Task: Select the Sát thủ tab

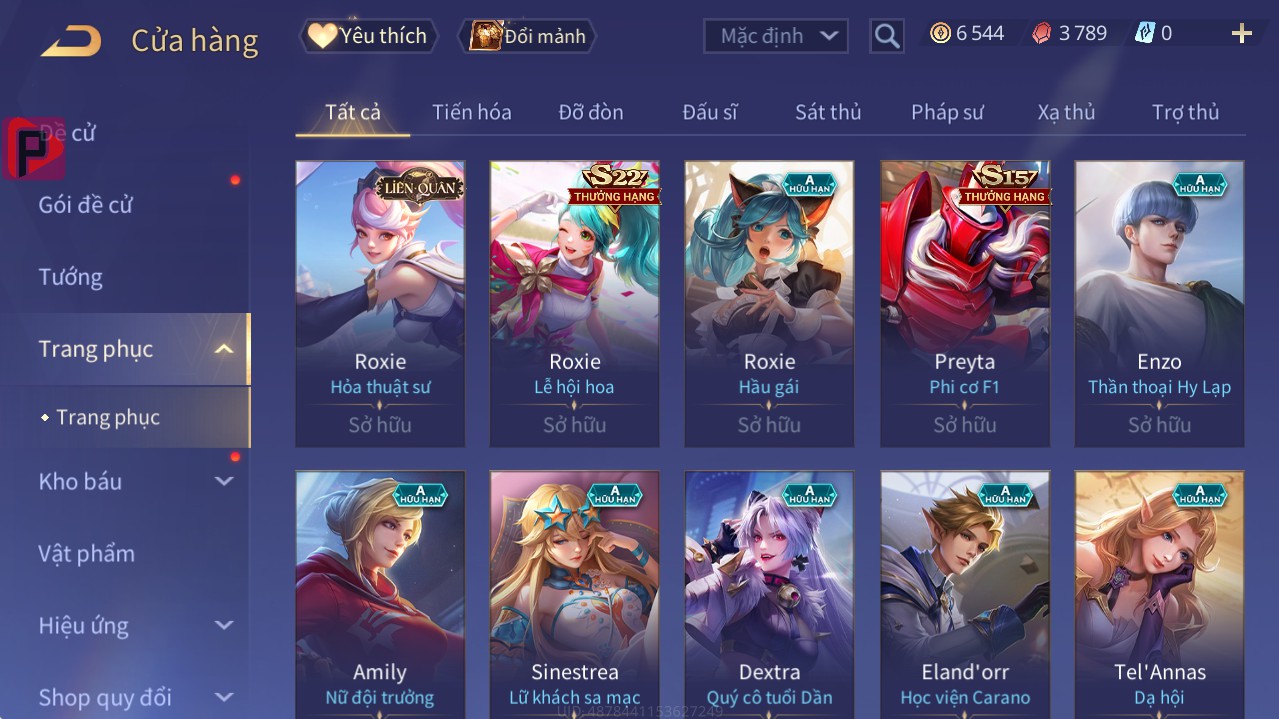Action: (x=827, y=112)
